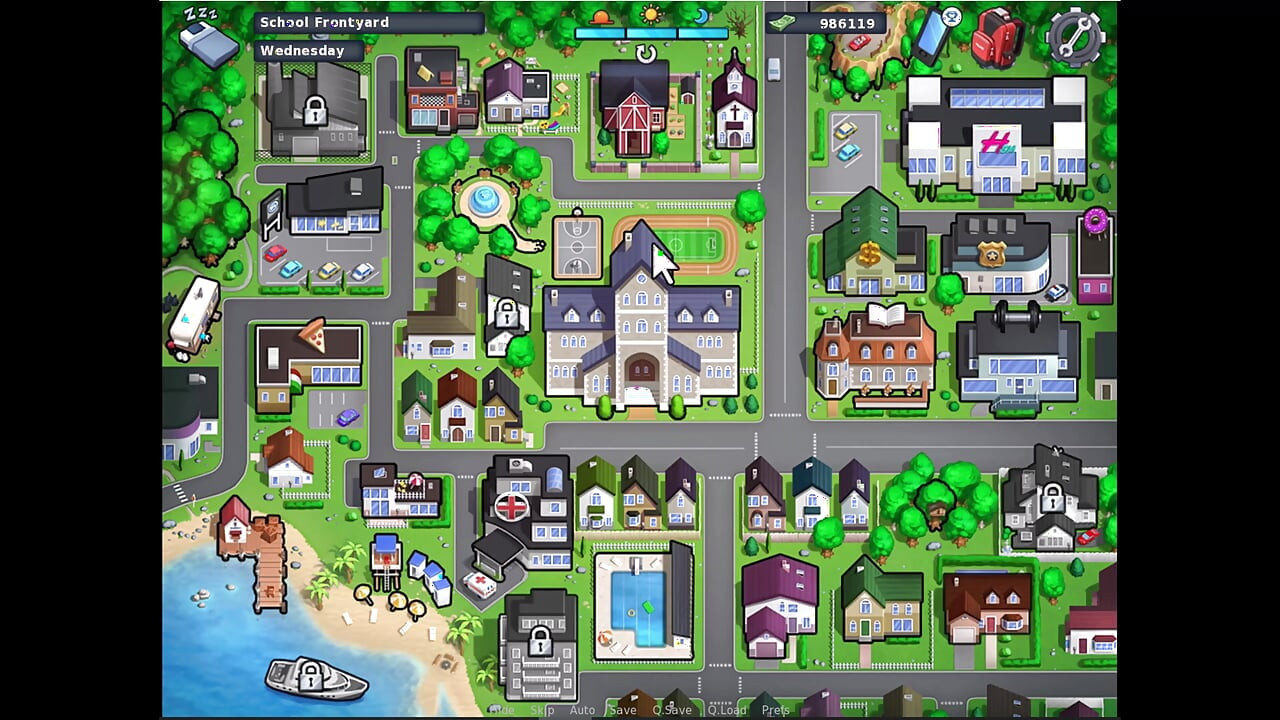Viewport: 1280px width, 720px height.
Task: Enable Auto mode
Action: point(582,709)
